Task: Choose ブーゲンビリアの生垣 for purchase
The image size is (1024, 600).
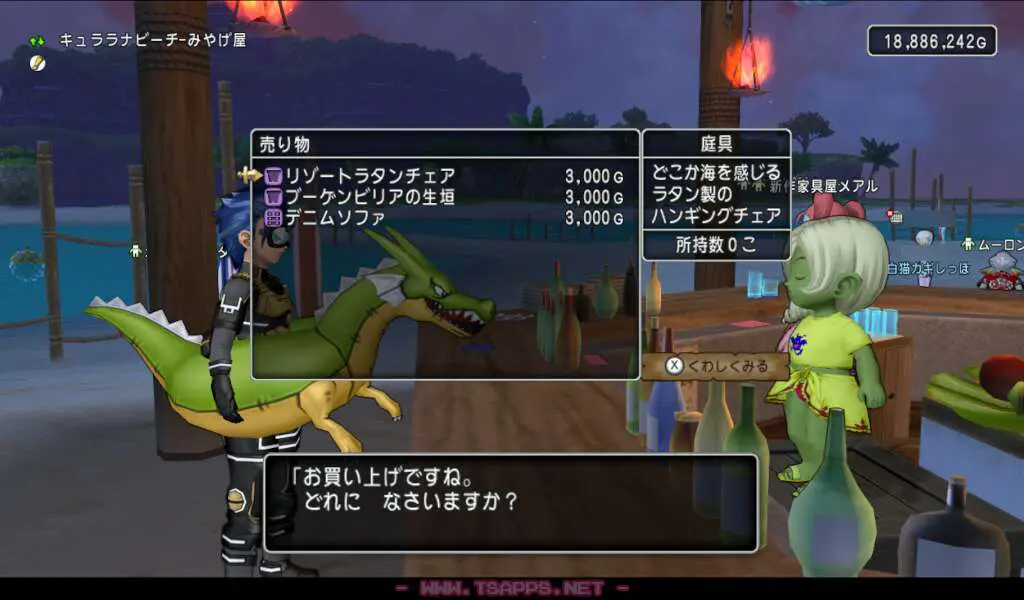Action: (370, 197)
